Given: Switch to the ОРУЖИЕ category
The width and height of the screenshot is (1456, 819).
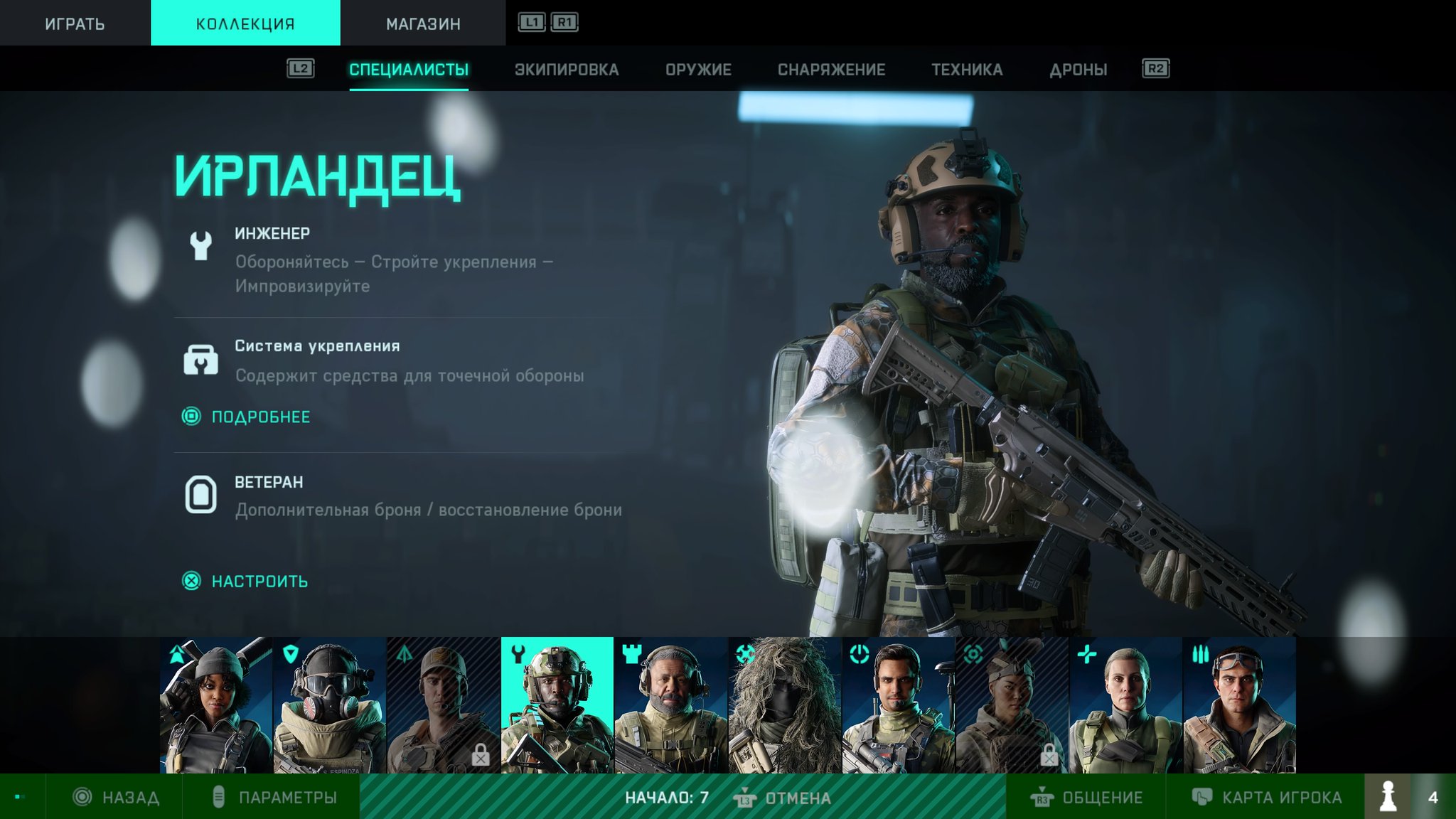Looking at the screenshot, I should [698, 70].
